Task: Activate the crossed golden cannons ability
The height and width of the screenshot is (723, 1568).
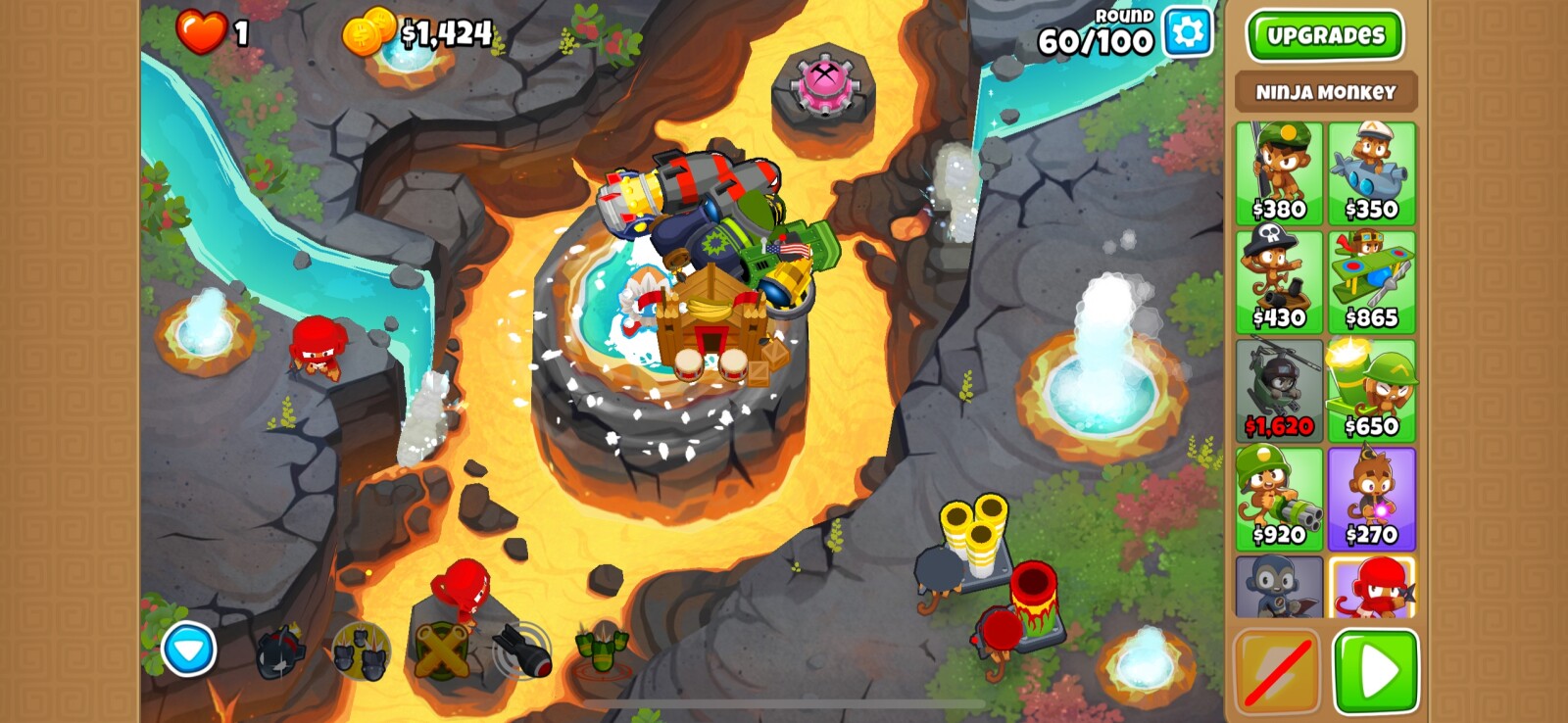Action: (440, 651)
